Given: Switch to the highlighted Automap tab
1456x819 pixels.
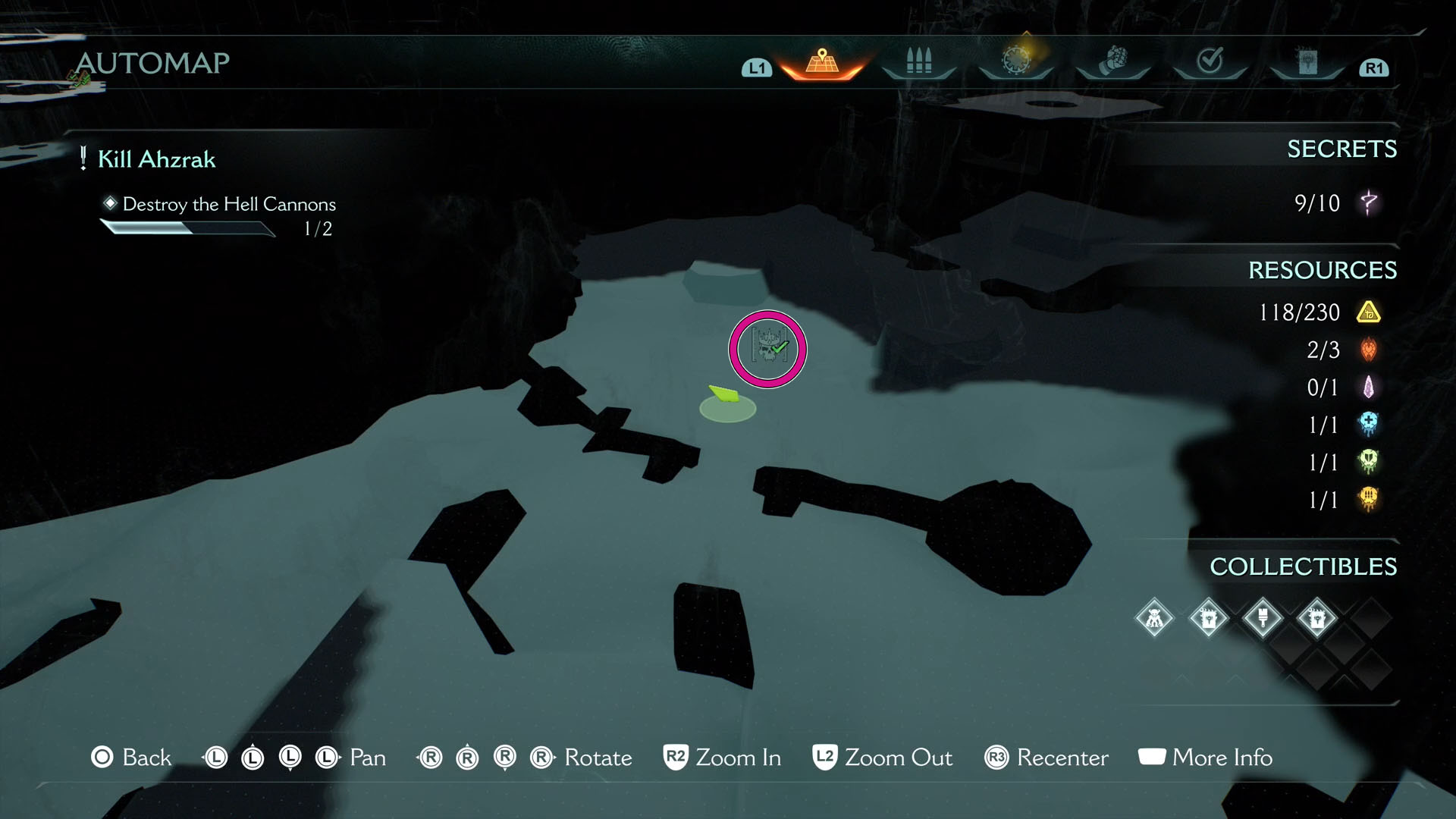Looking at the screenshot, I should click(821, 62).
